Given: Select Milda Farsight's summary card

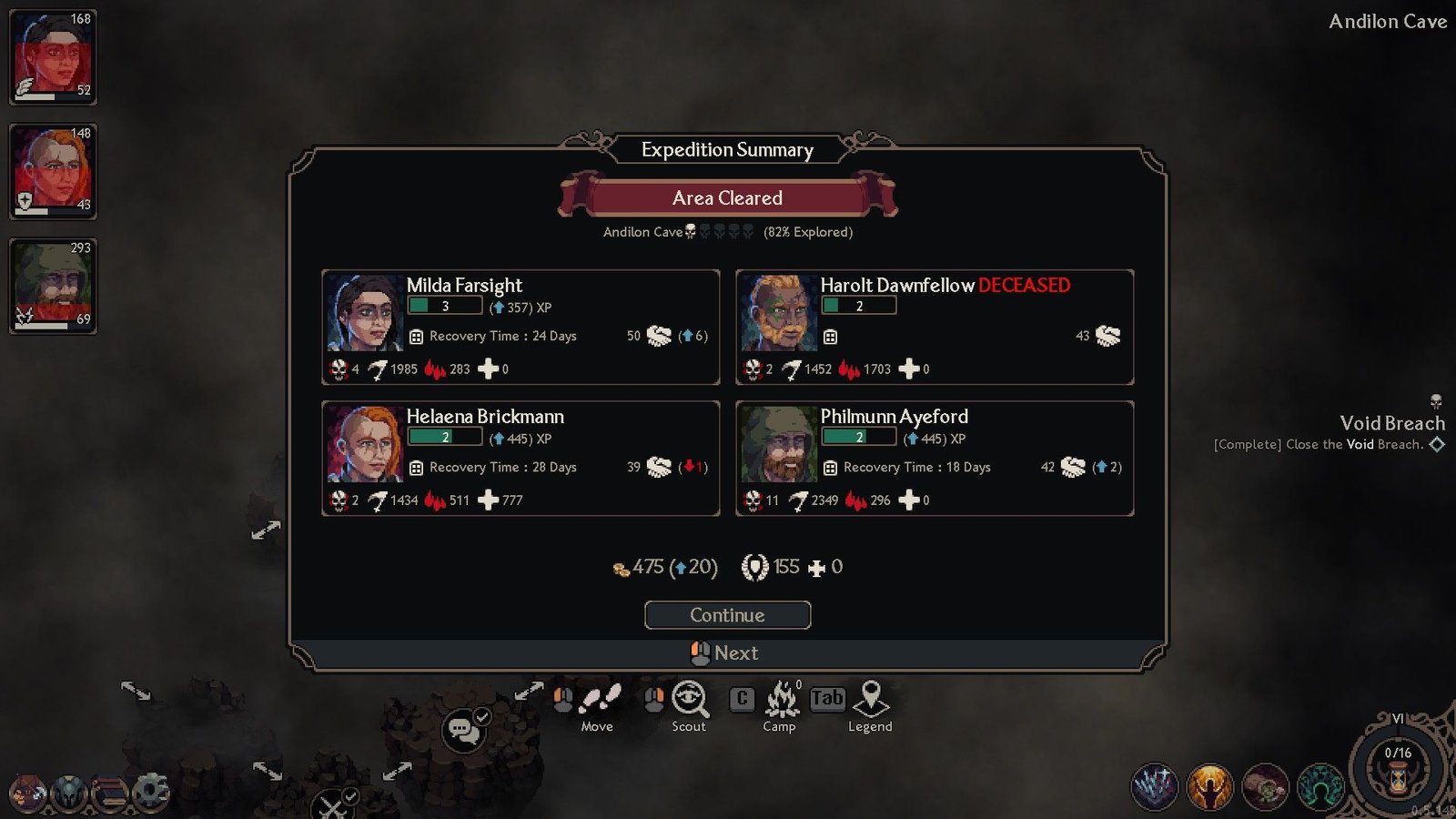Looking at the screenshot, I should point(521,327).
